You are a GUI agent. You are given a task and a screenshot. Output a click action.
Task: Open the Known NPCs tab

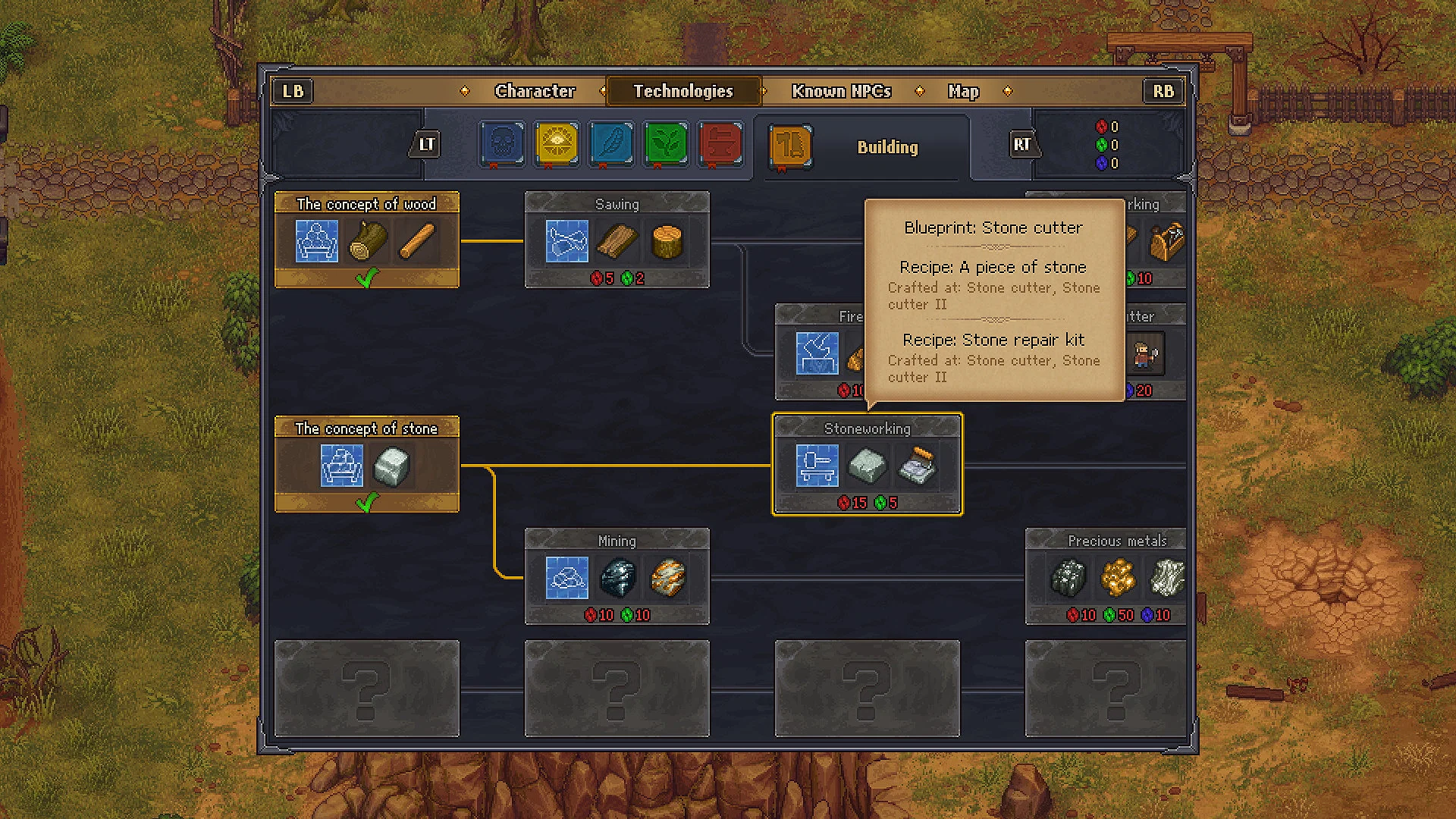[840, 90]
